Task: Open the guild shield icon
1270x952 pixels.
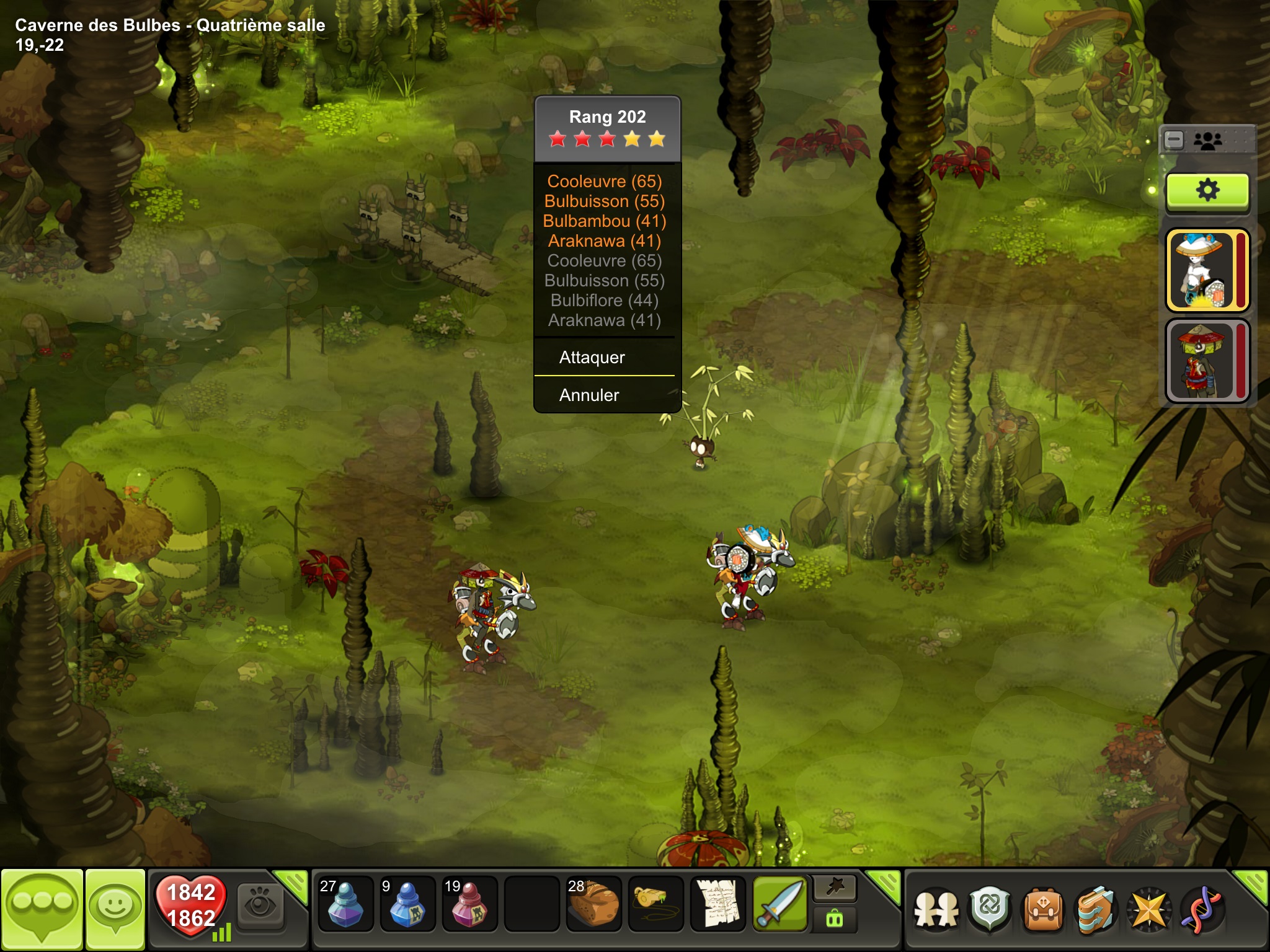Action: (990, 909)
